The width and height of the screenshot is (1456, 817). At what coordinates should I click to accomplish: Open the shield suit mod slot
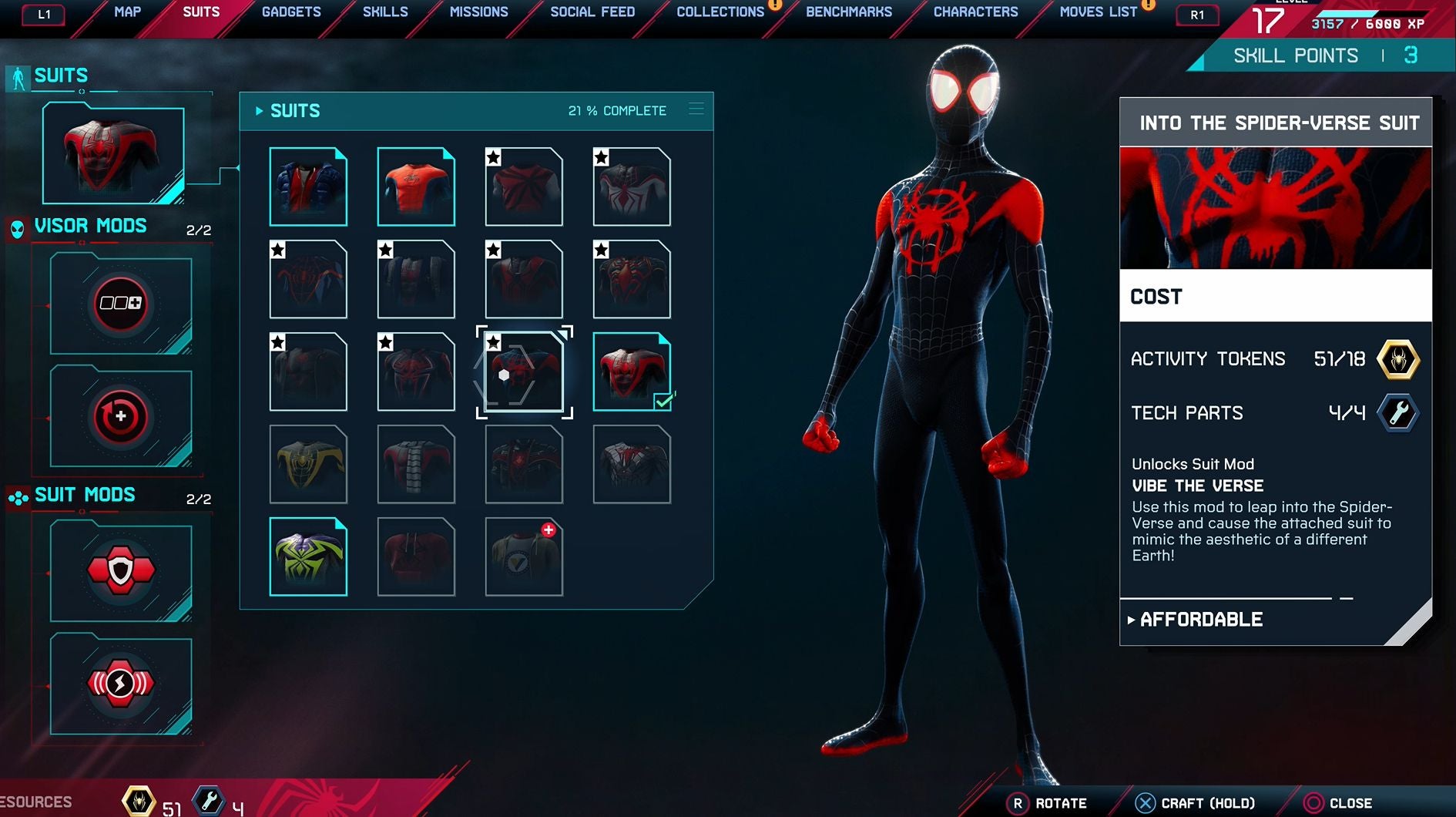coord(121,571)
